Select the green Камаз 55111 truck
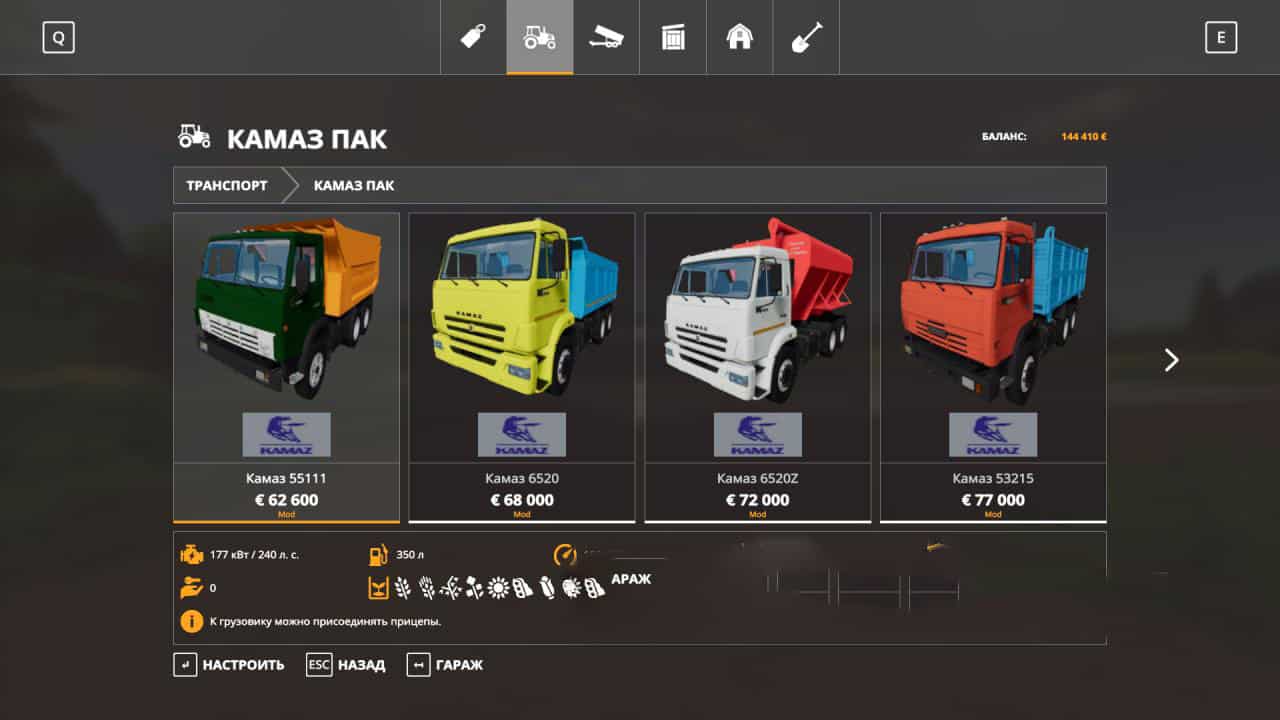1280x720 pixels. click(x=286, y=366)
